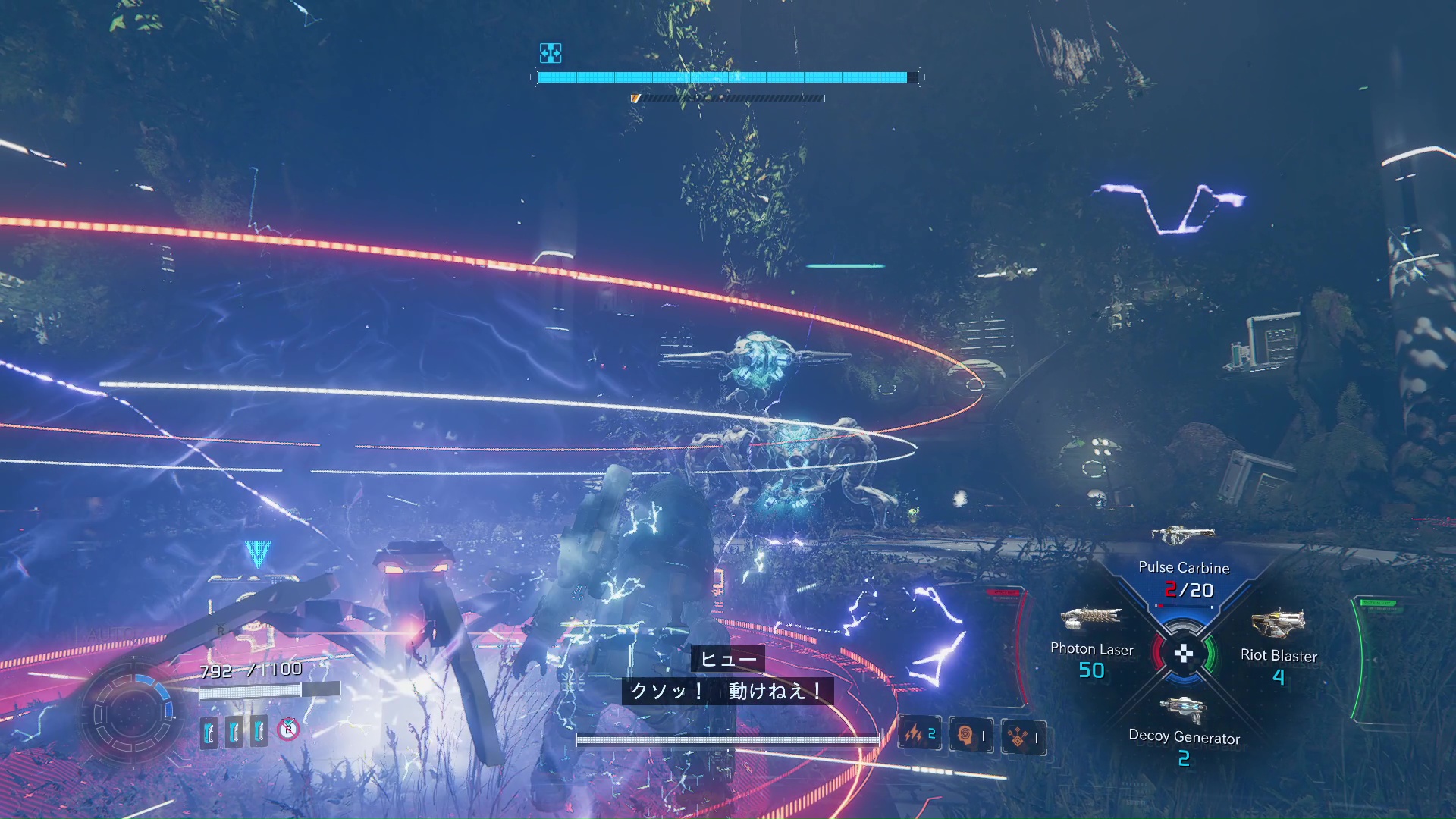Click the weapon wheel center d-pad
1456x819 pixels.
1183,653
